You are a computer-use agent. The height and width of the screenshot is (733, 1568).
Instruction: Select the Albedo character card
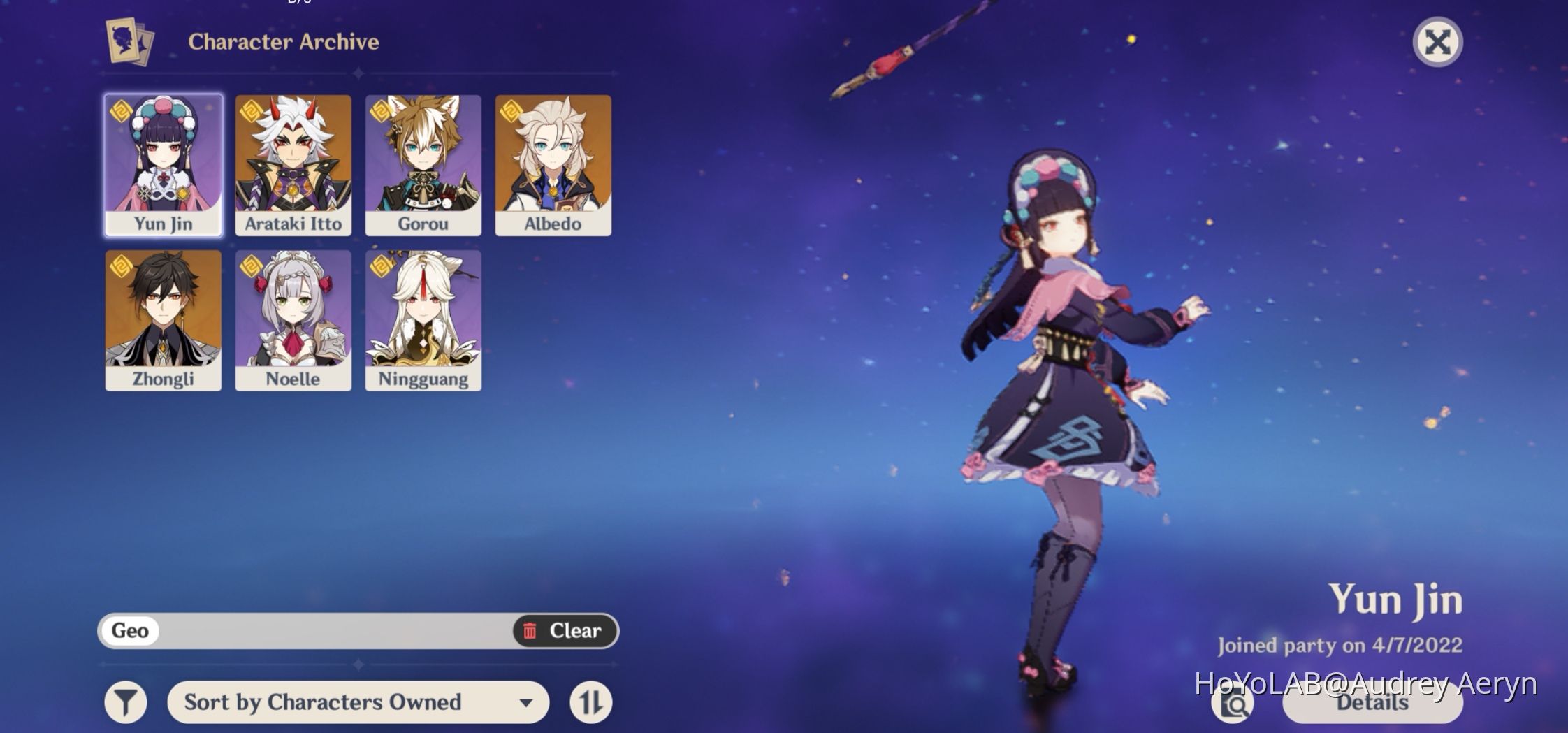point(554,164)
